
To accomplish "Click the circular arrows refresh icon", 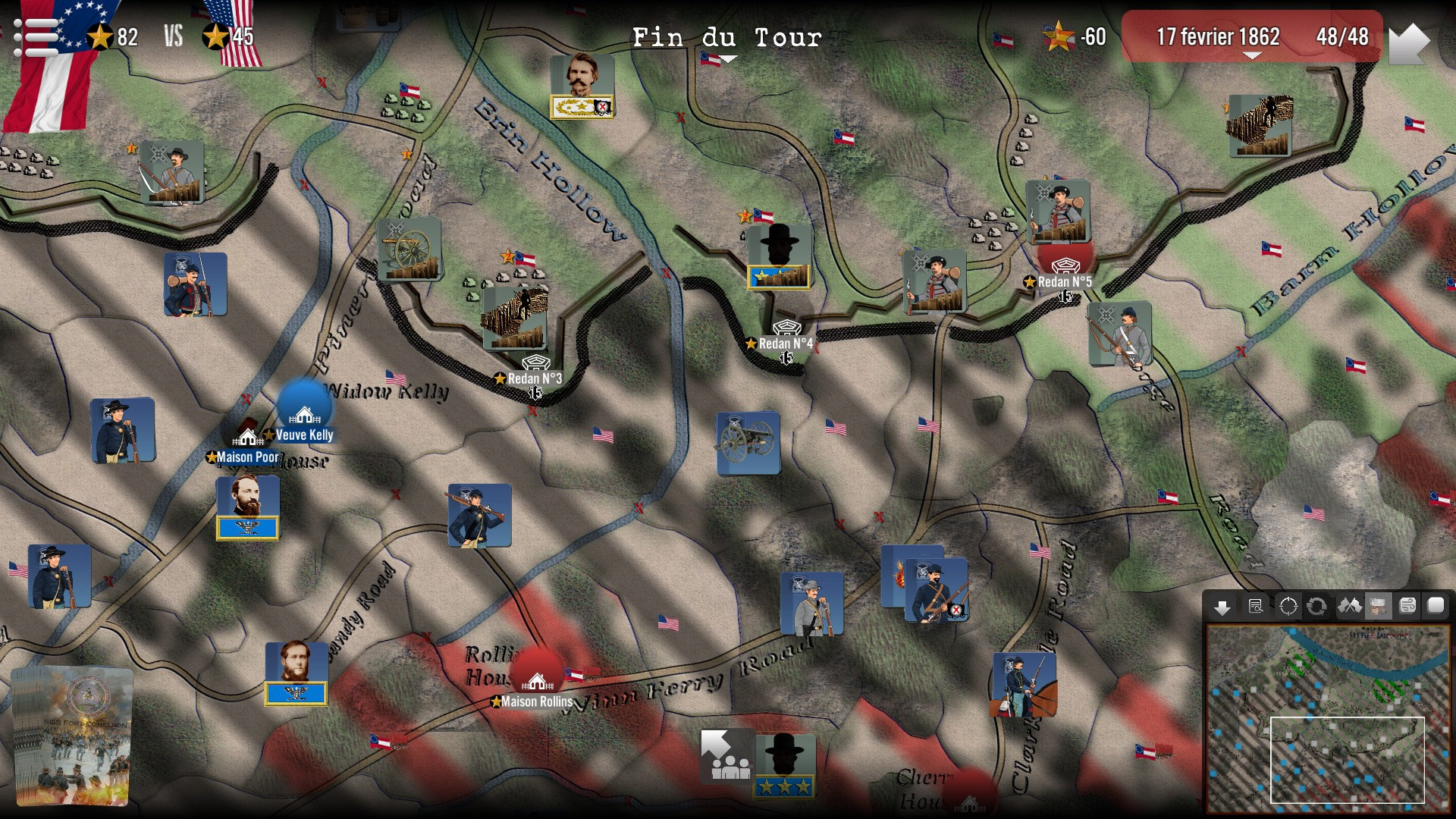I will [x=1317, y=607].
